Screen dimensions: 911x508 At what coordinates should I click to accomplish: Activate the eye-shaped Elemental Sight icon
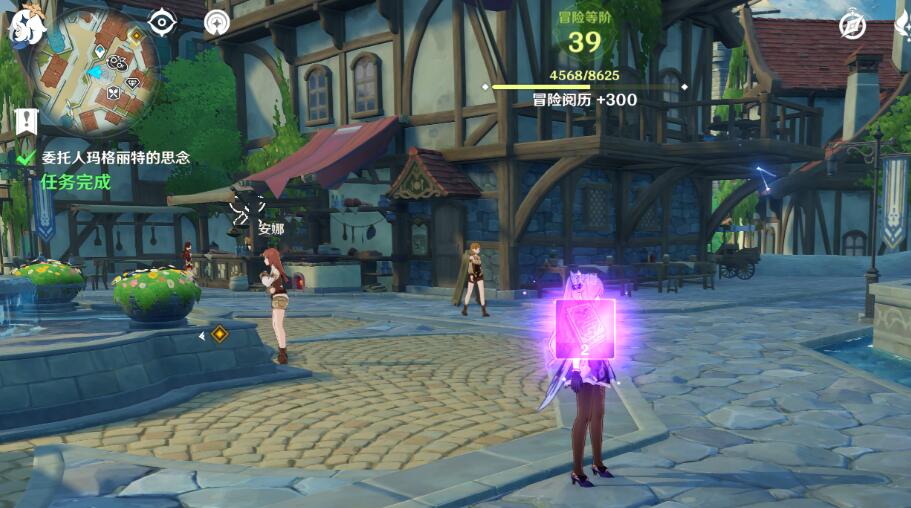tap(162, 22)
